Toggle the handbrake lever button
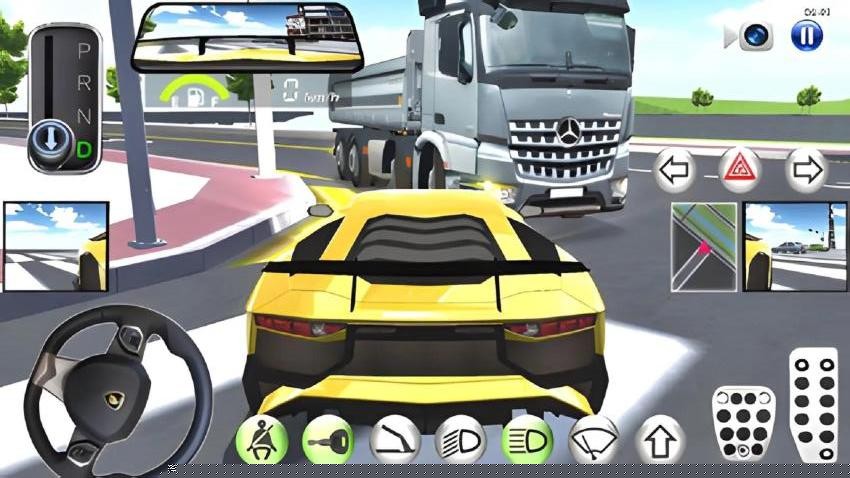Image resolution: width=850 pixels, height=478 pixels. [394, 439]
